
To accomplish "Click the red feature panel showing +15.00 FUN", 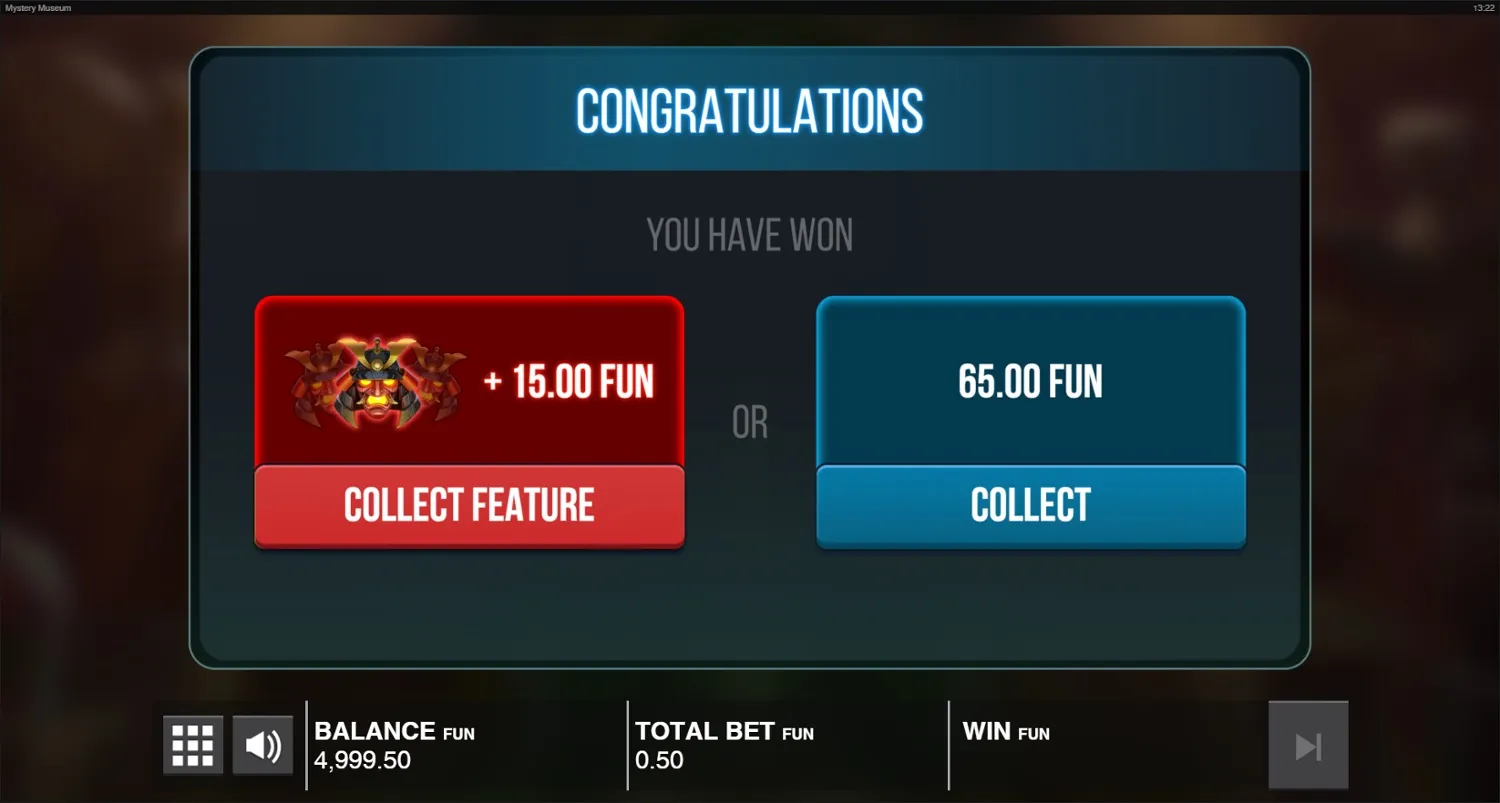I will point(470,380).
